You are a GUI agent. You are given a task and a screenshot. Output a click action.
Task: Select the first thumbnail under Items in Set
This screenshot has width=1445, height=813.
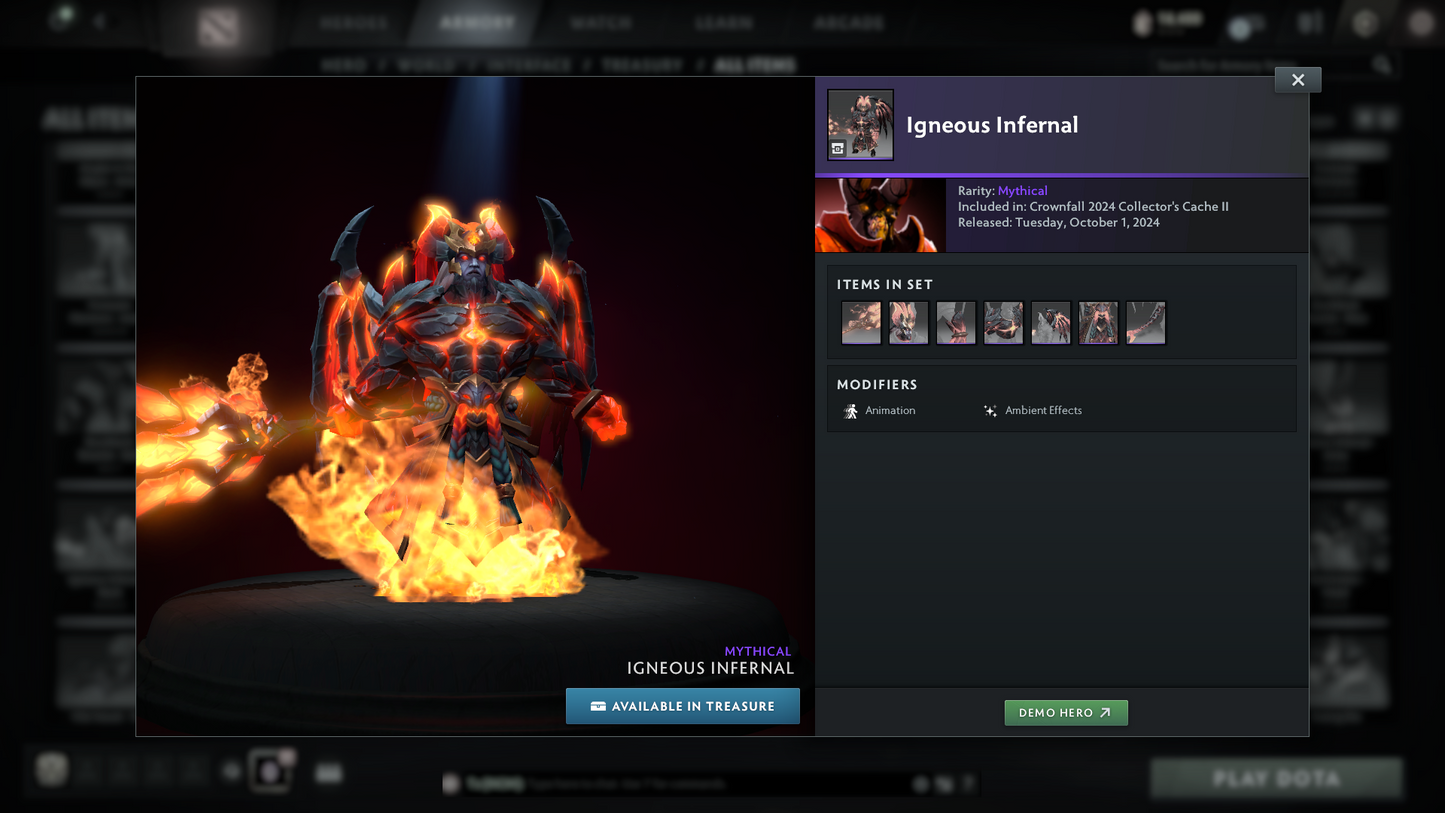860,322
